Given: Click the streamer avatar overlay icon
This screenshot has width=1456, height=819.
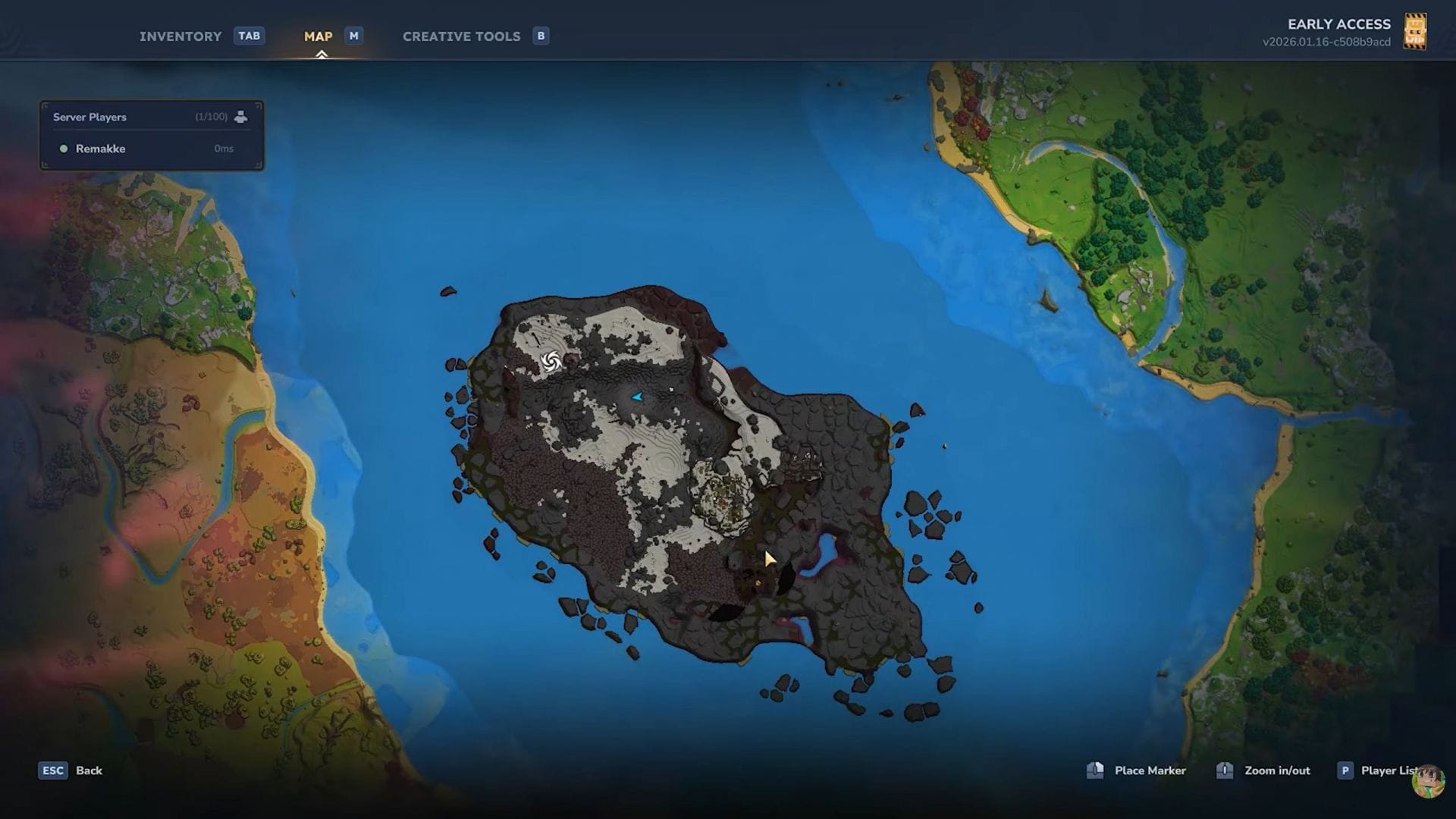Looking at the screenshot, I should [x=1428, y=782].
